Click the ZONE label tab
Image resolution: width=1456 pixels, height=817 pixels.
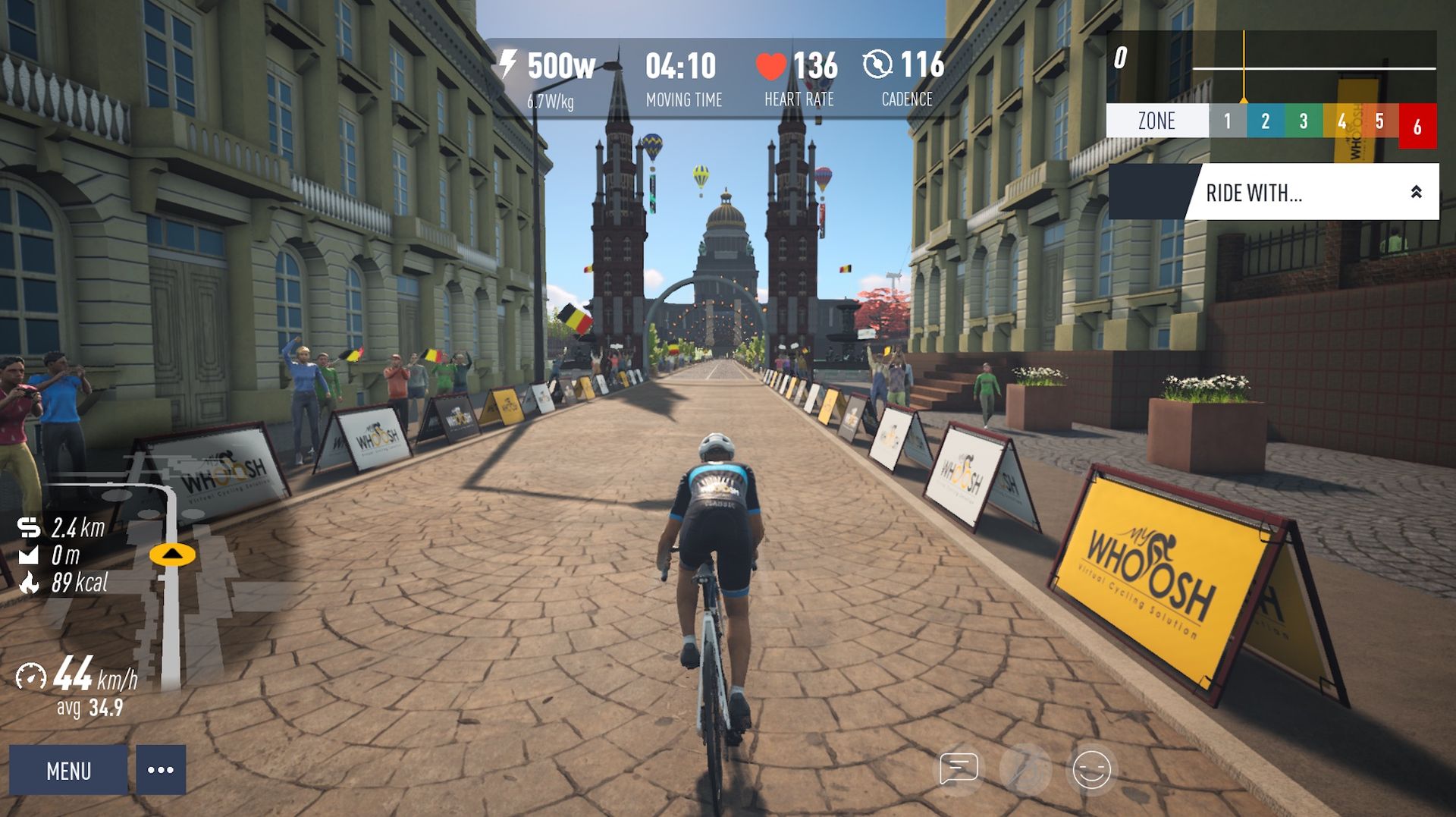click(1157, 120)
